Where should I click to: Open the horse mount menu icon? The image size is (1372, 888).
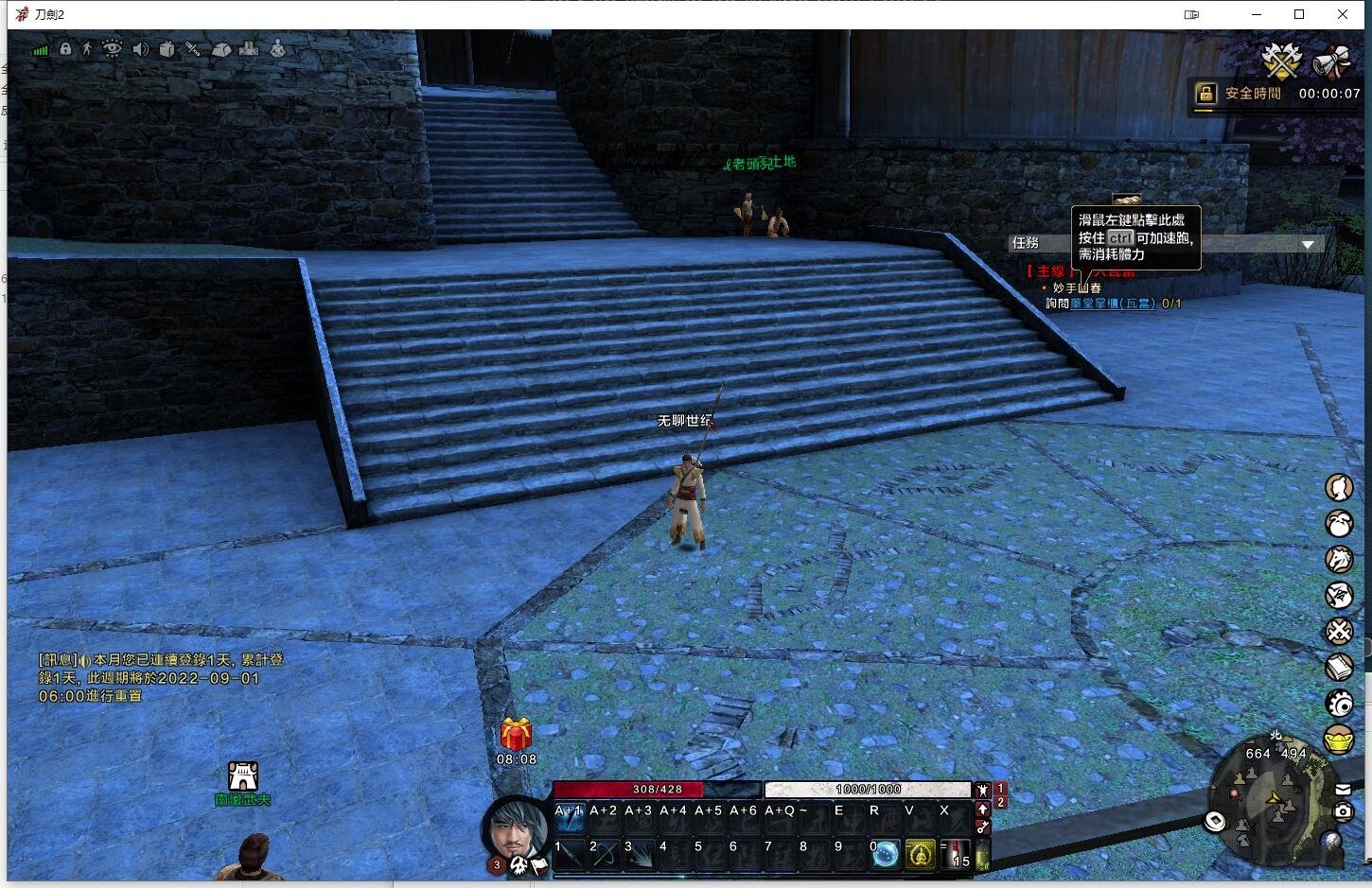[1339, 559]
